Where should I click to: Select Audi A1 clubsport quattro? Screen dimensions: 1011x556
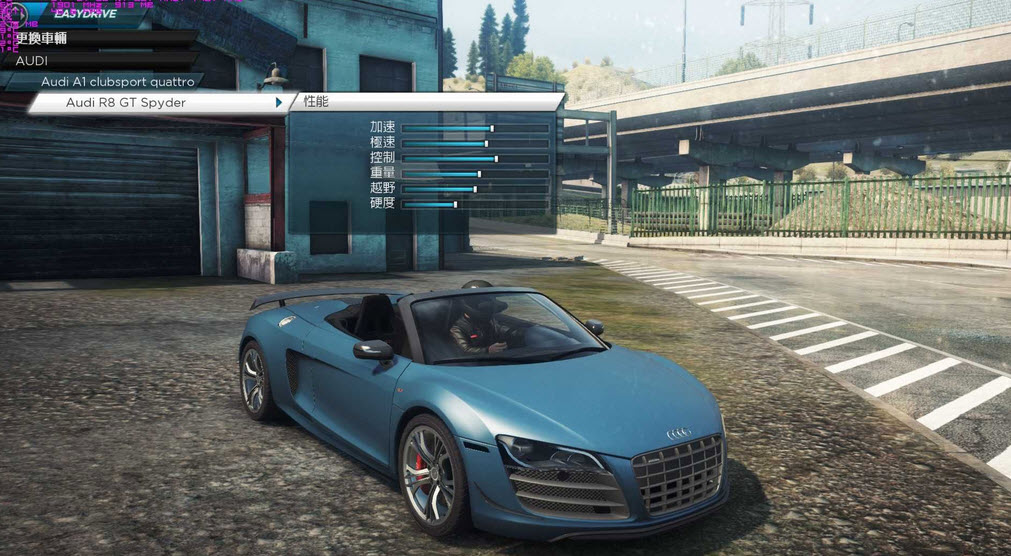click(117, 81)
